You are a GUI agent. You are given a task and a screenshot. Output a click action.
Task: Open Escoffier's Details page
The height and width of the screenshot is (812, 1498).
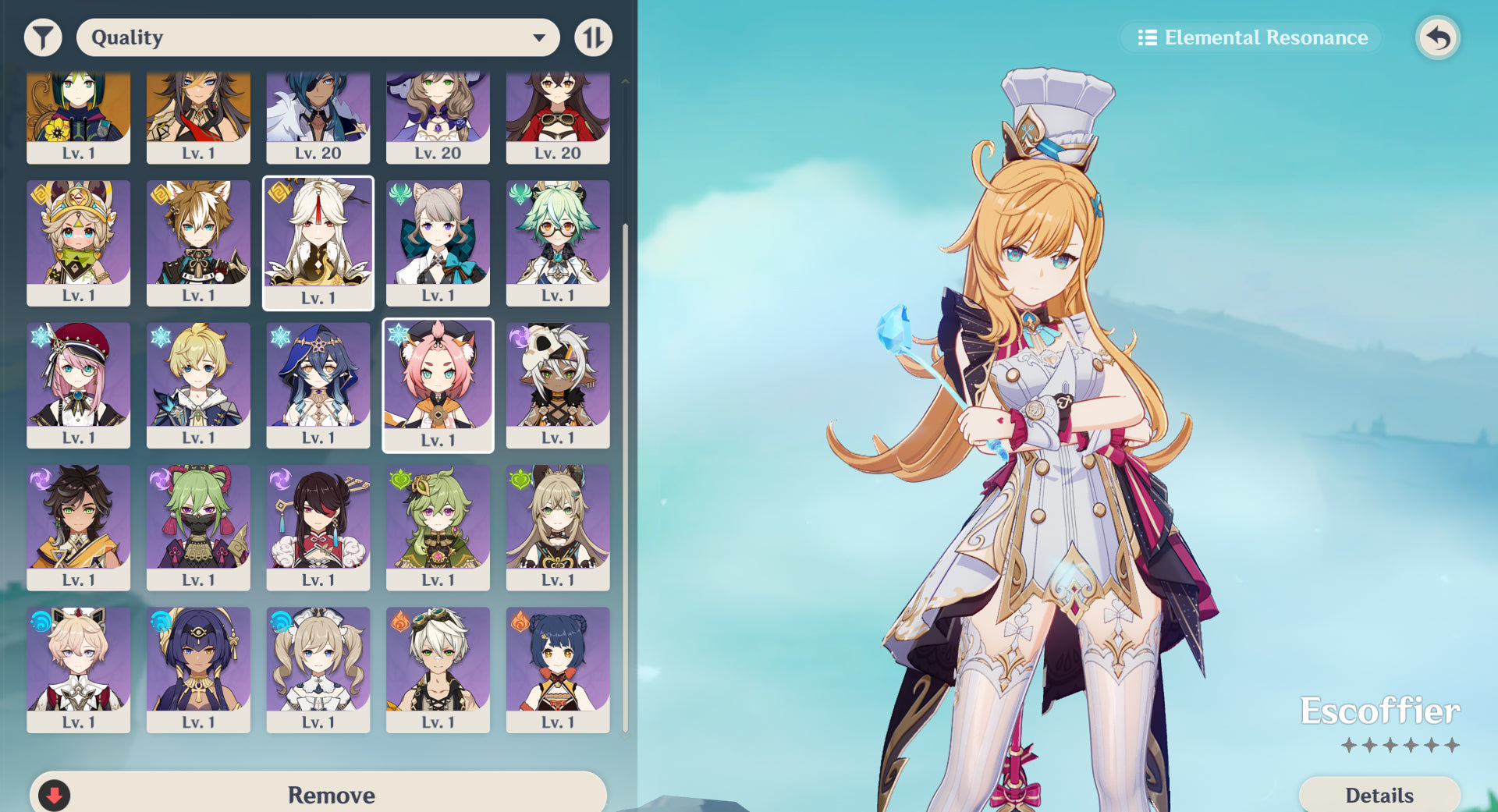1379,795
